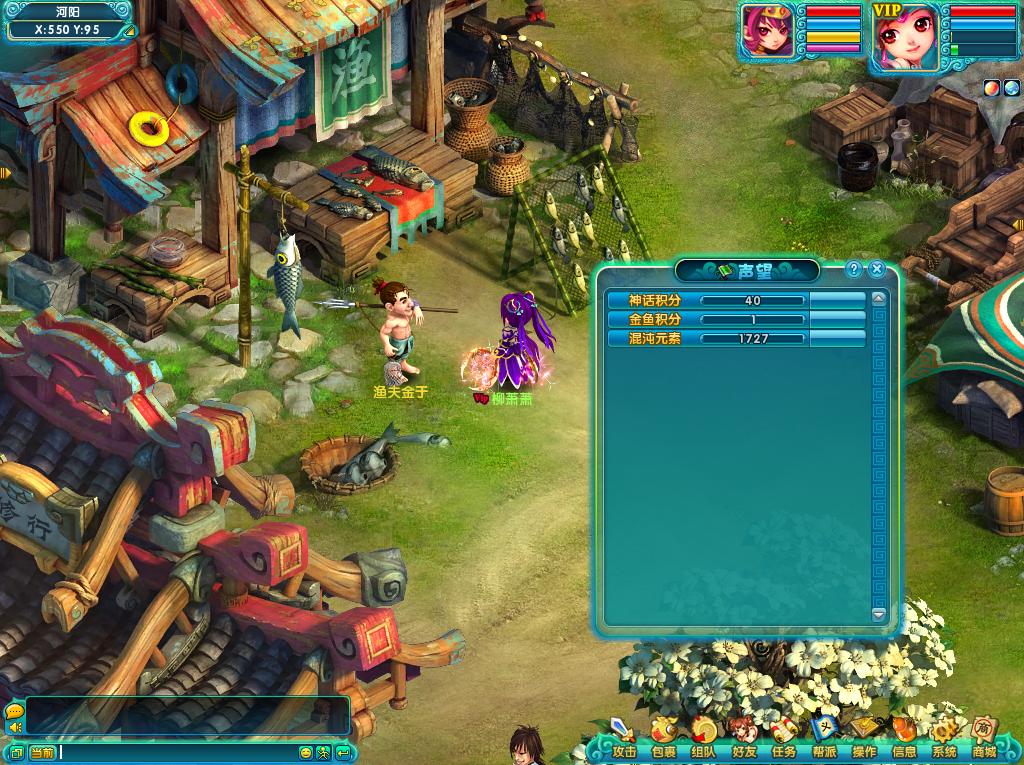Click the panel's scroll-down arrow

879,614
